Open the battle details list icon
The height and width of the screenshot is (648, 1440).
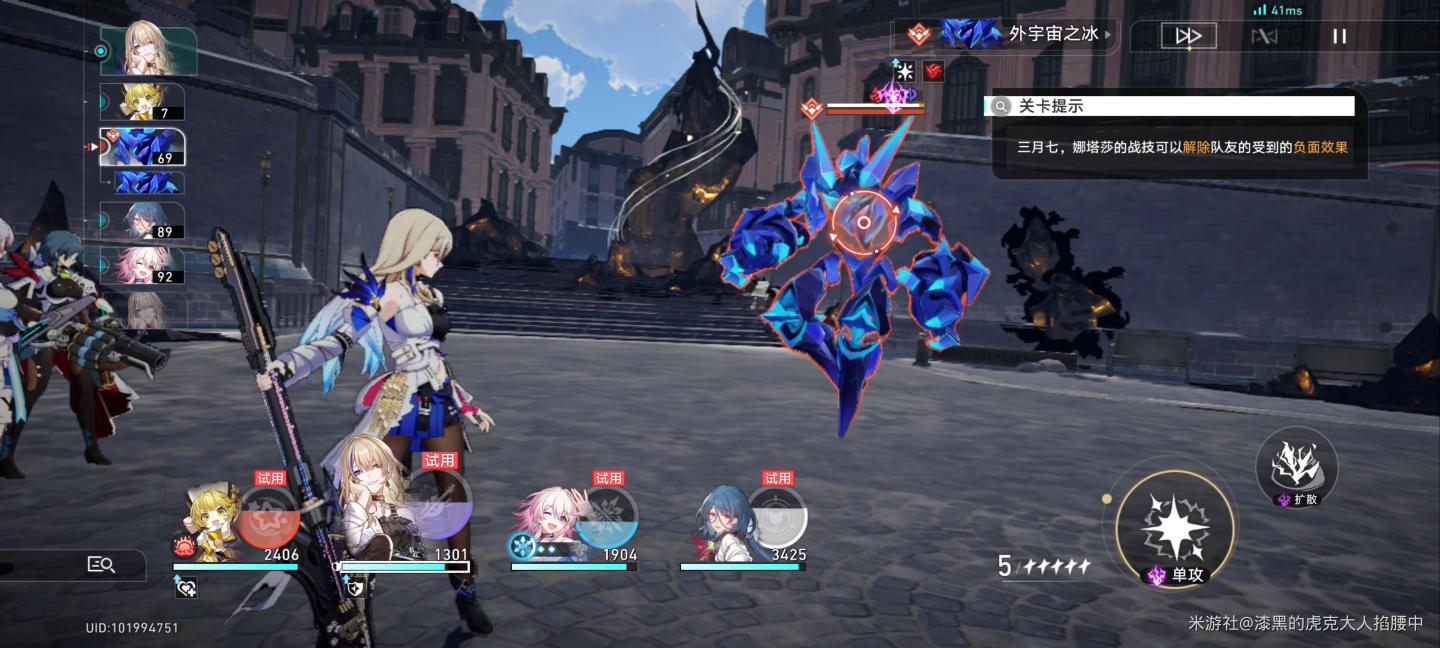coord(101,565)
